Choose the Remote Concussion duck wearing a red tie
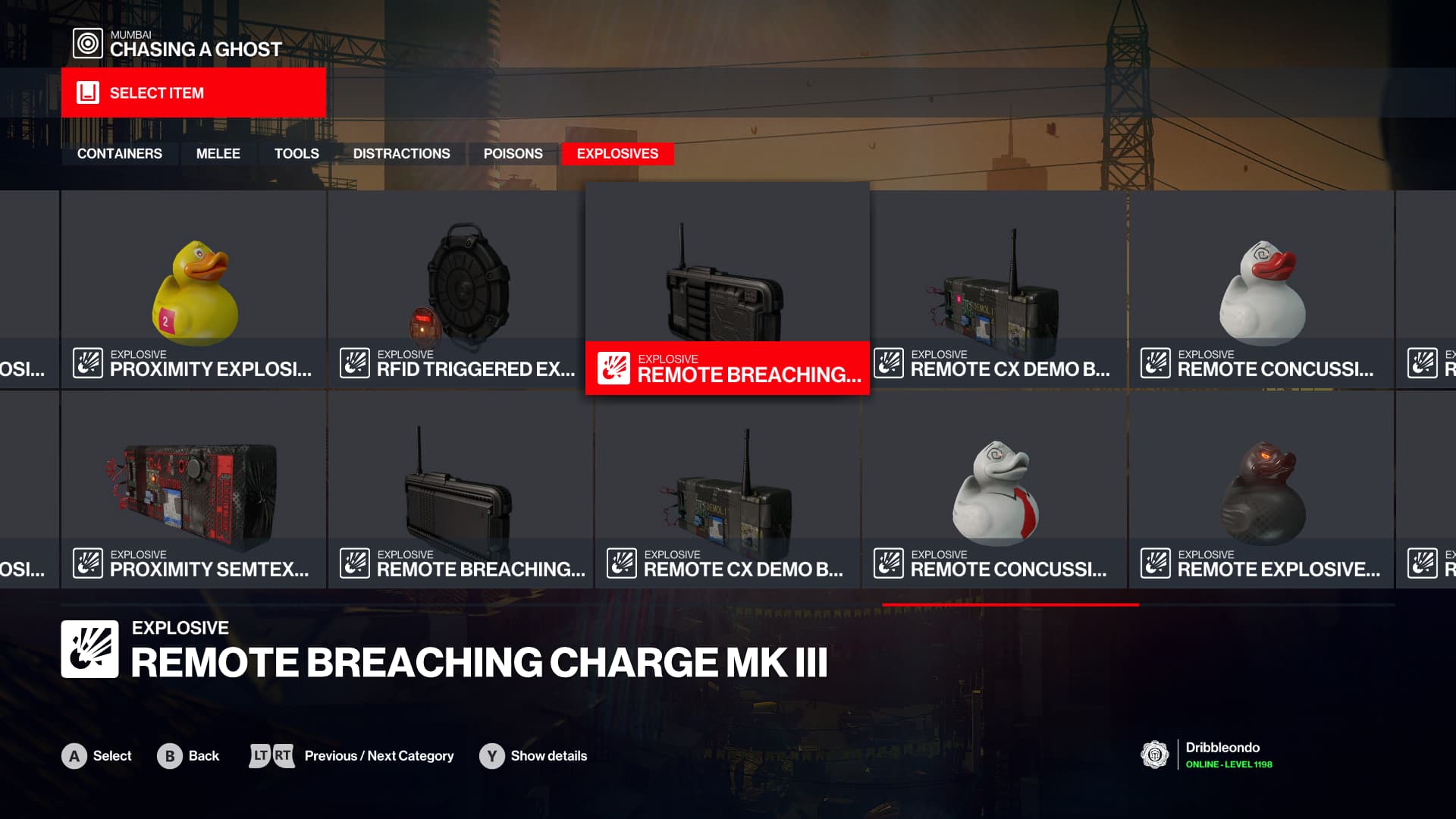The width and height of the screenshot is (1456, 819). point(994,491)
